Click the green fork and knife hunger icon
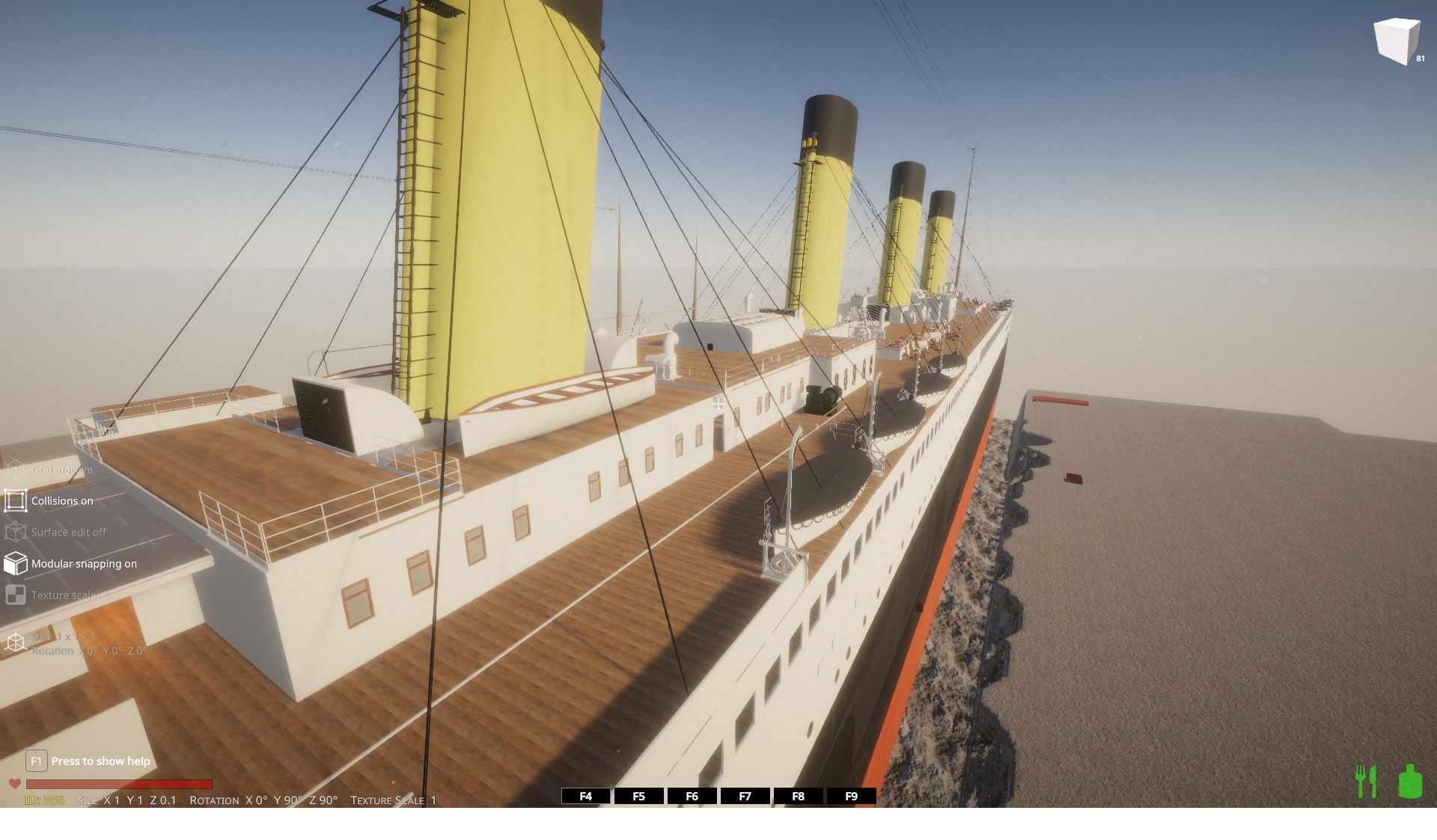The height and width of the screenshot is (840, 1437). [x=1366, y=781]
